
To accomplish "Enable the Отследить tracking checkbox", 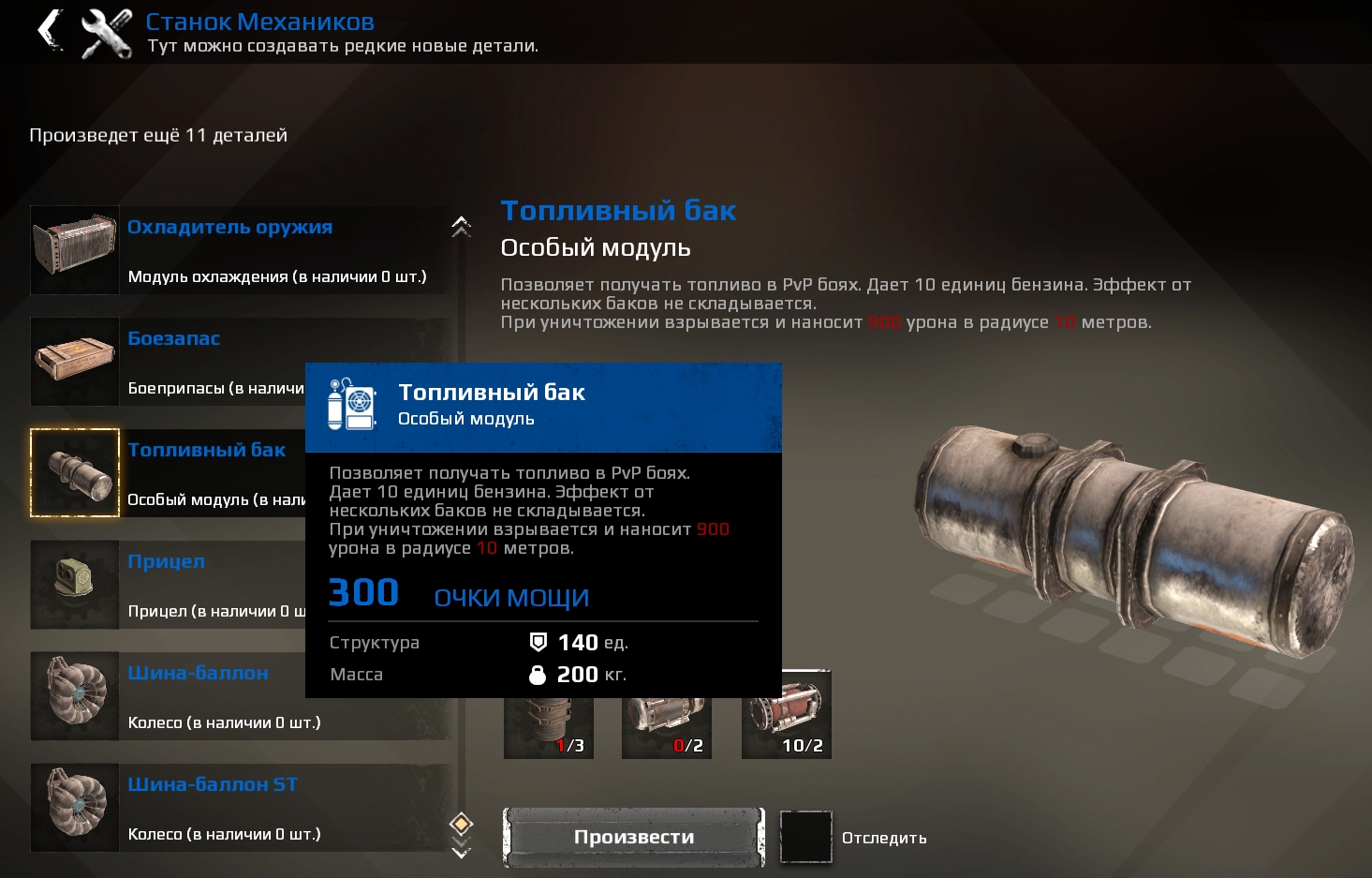I will pyautogui.click(x=806, y=837).
